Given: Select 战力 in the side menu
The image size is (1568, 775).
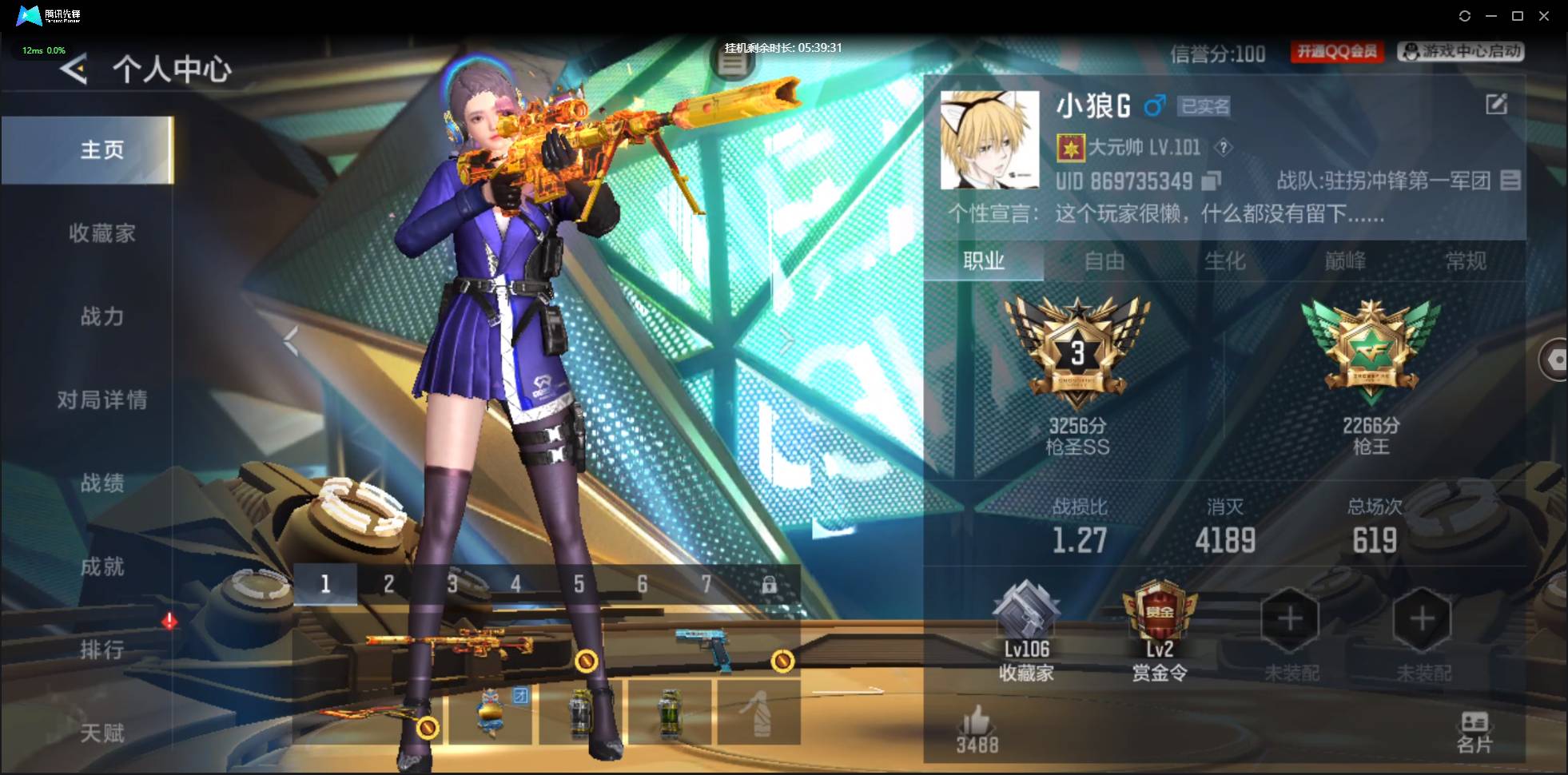Looking at the screenshot, I should pos(101,316).
